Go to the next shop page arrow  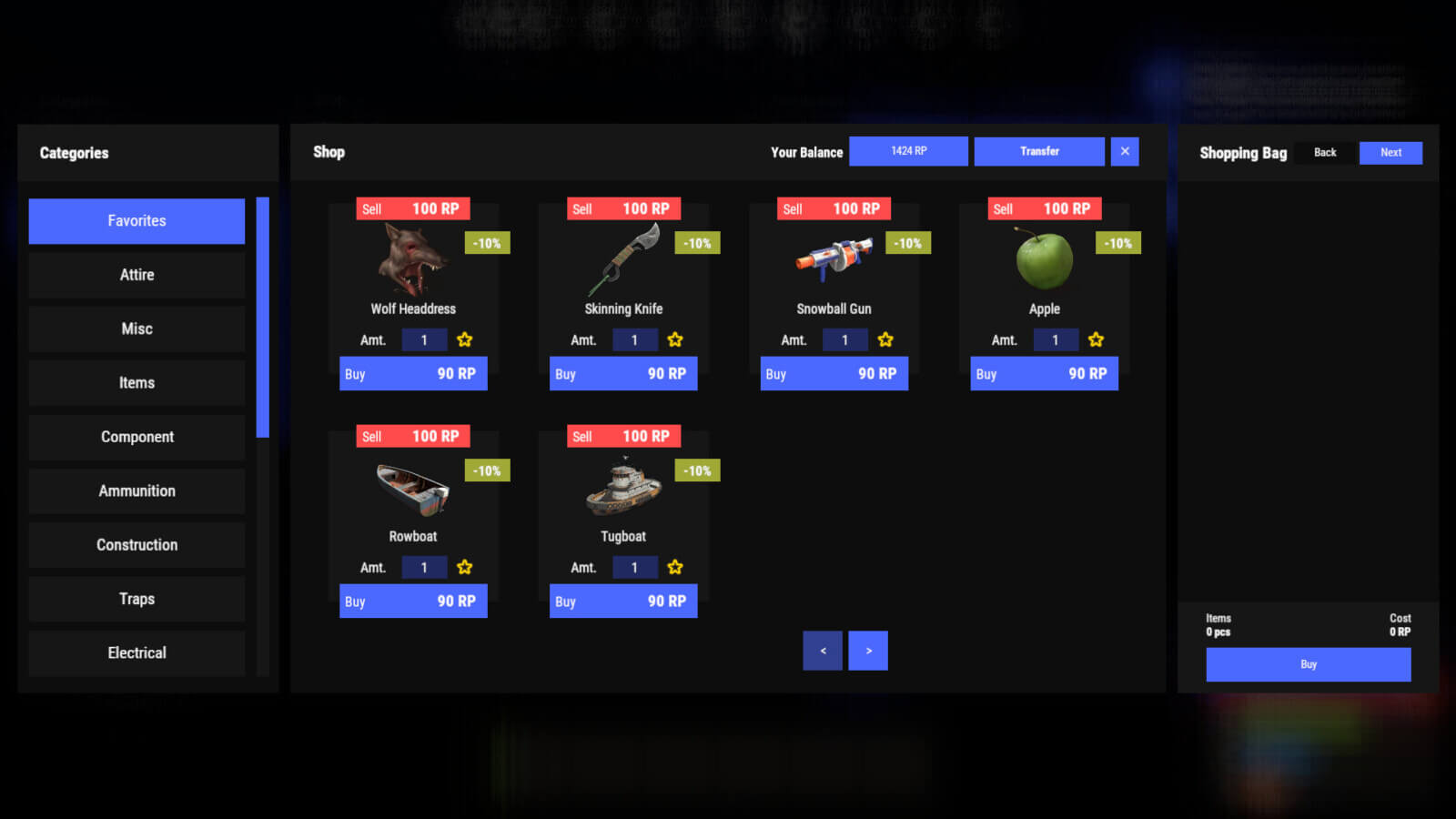click(867, 650)
